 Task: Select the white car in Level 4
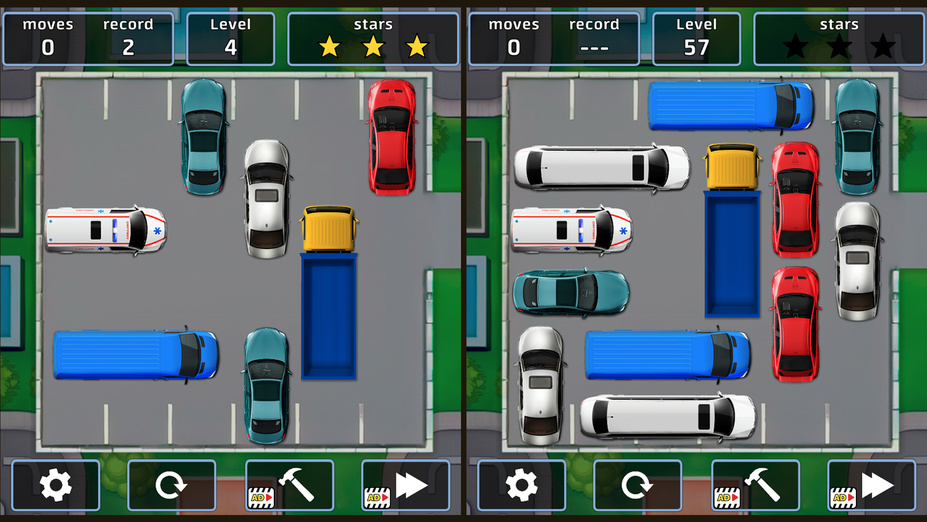[x=267, y=198]
